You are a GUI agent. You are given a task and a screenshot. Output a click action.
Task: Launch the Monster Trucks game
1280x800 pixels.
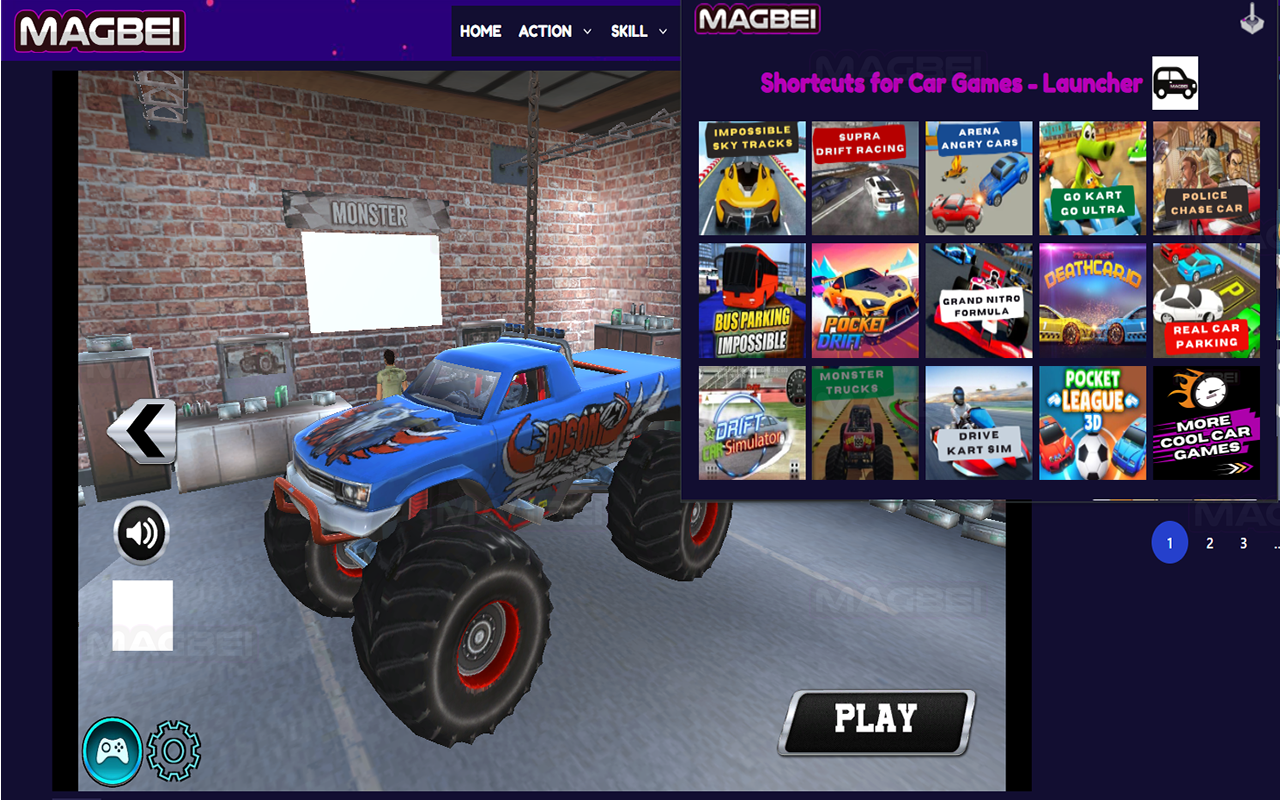(864, 421)
